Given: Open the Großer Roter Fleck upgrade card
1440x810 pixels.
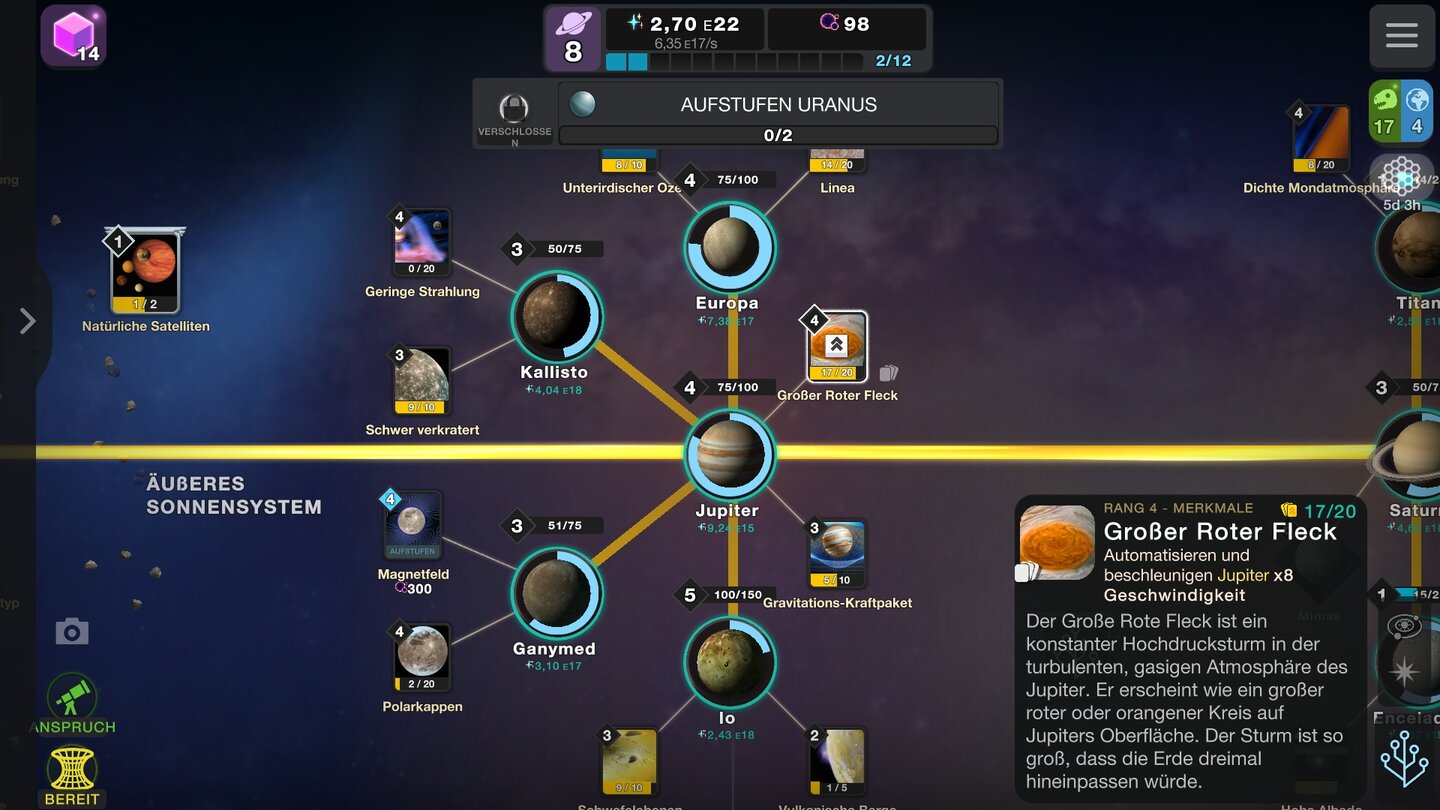Looking at the screenshot, I should click(835, 344).
